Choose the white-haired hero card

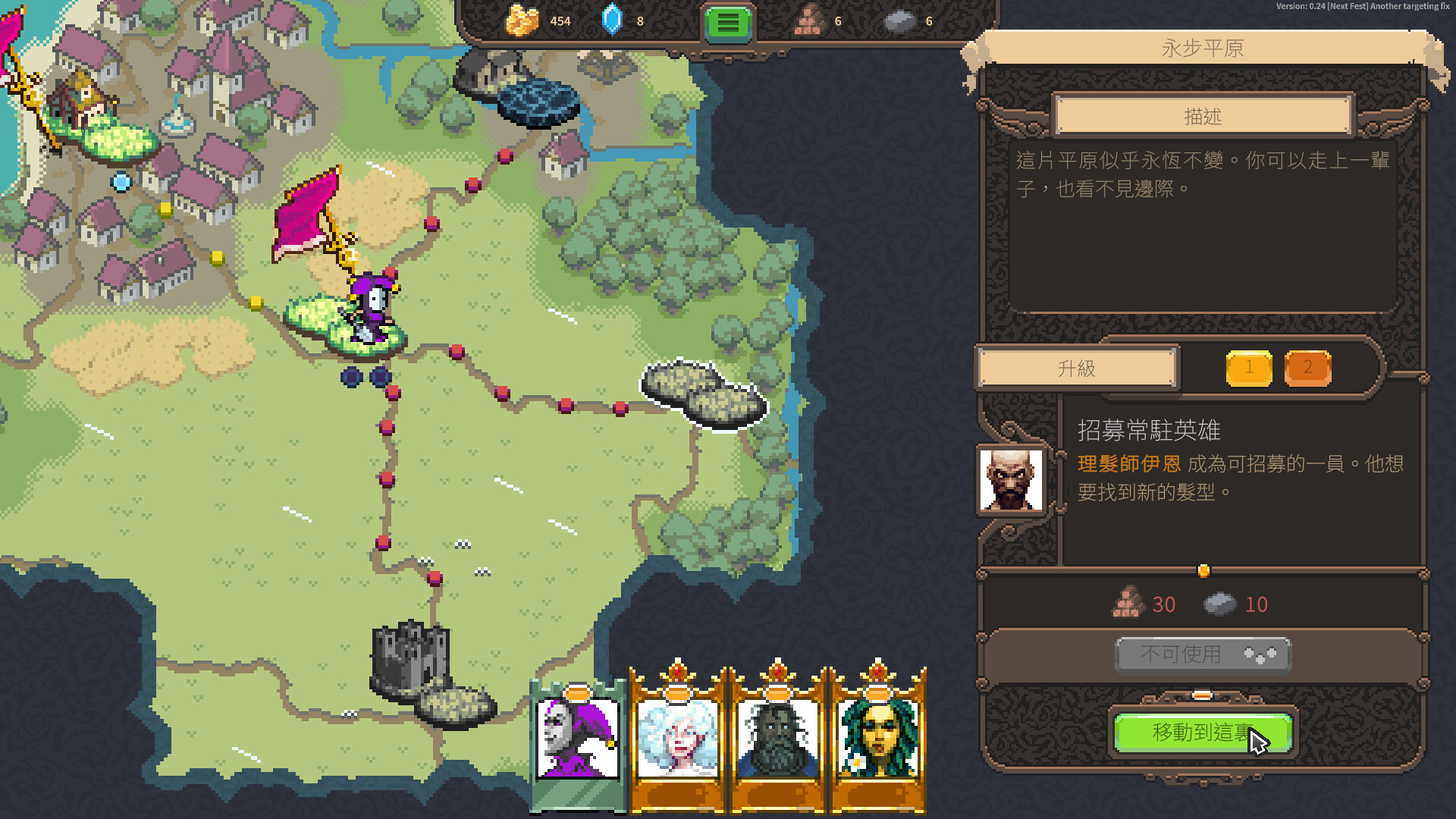677,739
